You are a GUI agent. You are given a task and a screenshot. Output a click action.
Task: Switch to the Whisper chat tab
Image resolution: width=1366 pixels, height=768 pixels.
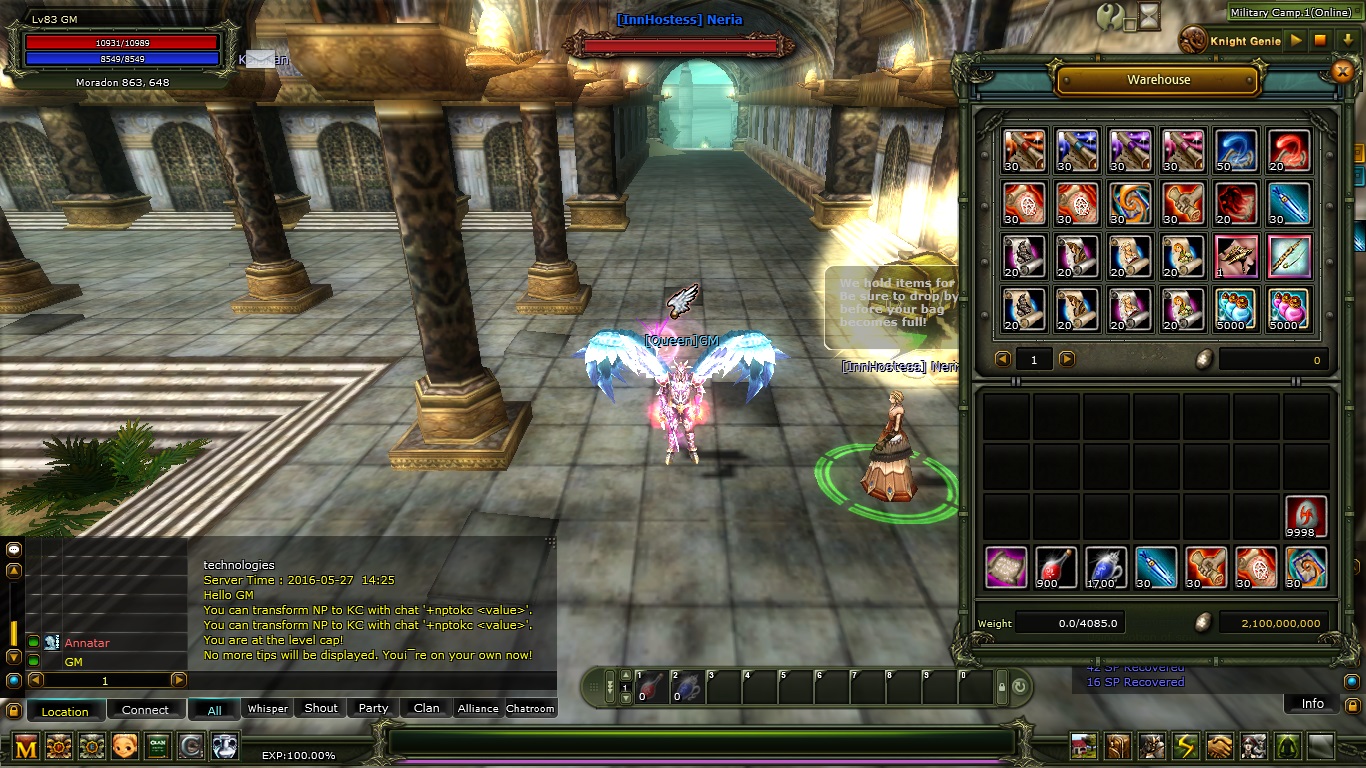(267, 708)
